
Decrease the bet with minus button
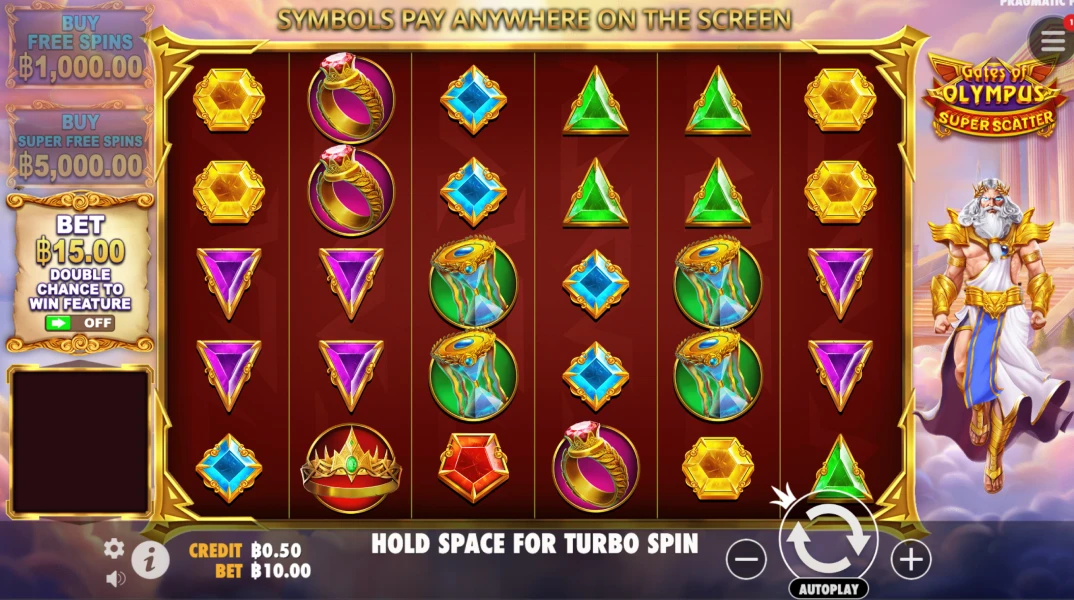(746, 559)
